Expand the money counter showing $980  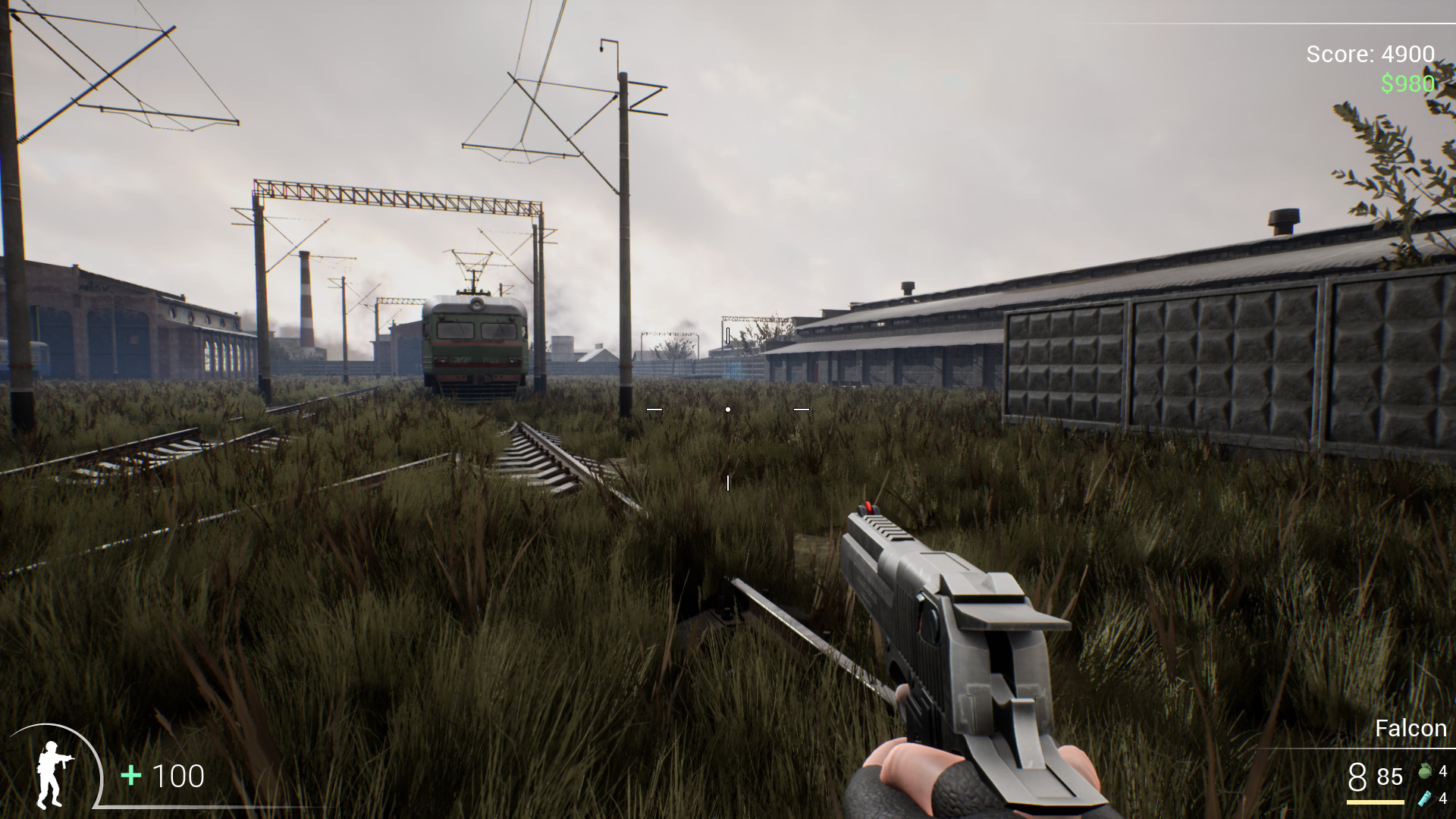1407,85
